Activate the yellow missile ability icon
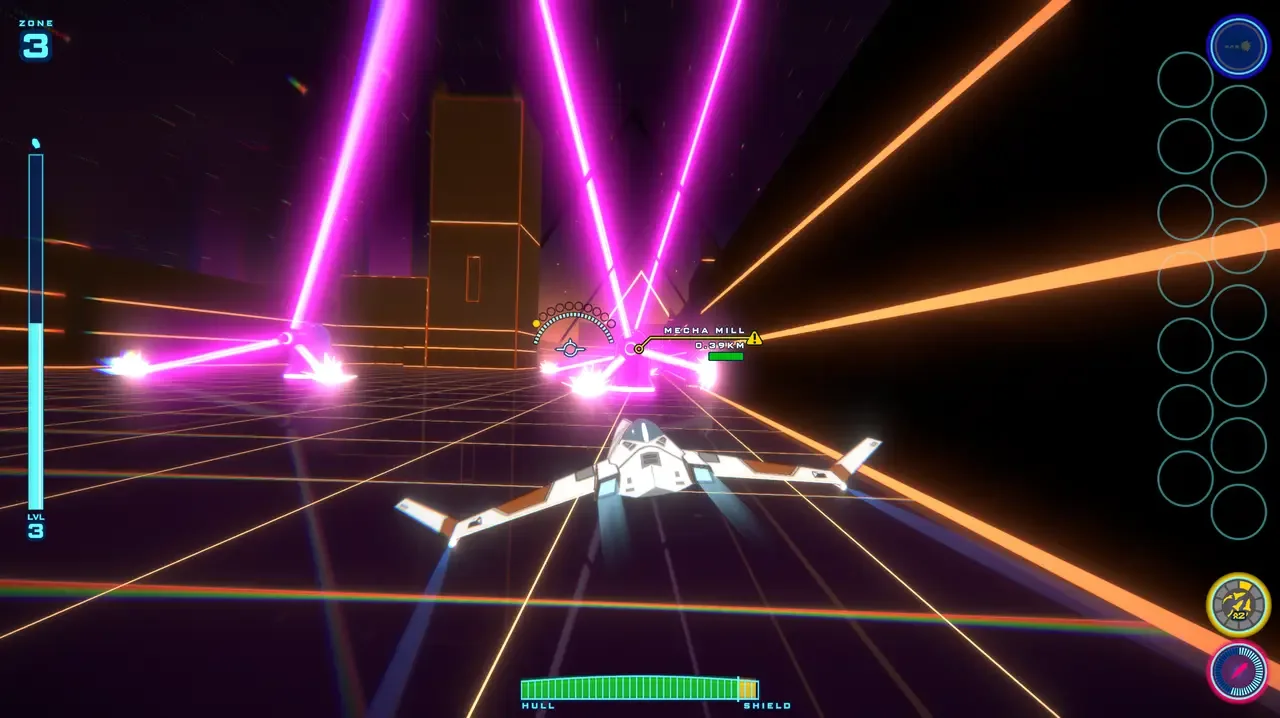1280x718 pixels. coord(1238,605)
